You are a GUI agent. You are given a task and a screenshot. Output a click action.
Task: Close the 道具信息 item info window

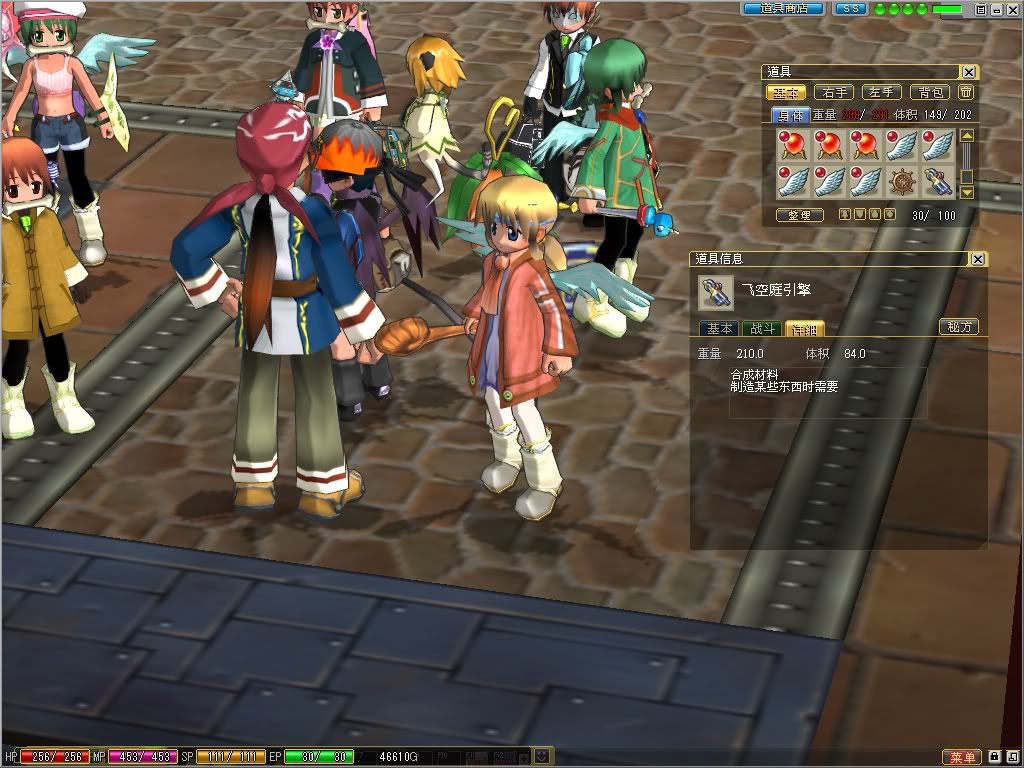978,259
